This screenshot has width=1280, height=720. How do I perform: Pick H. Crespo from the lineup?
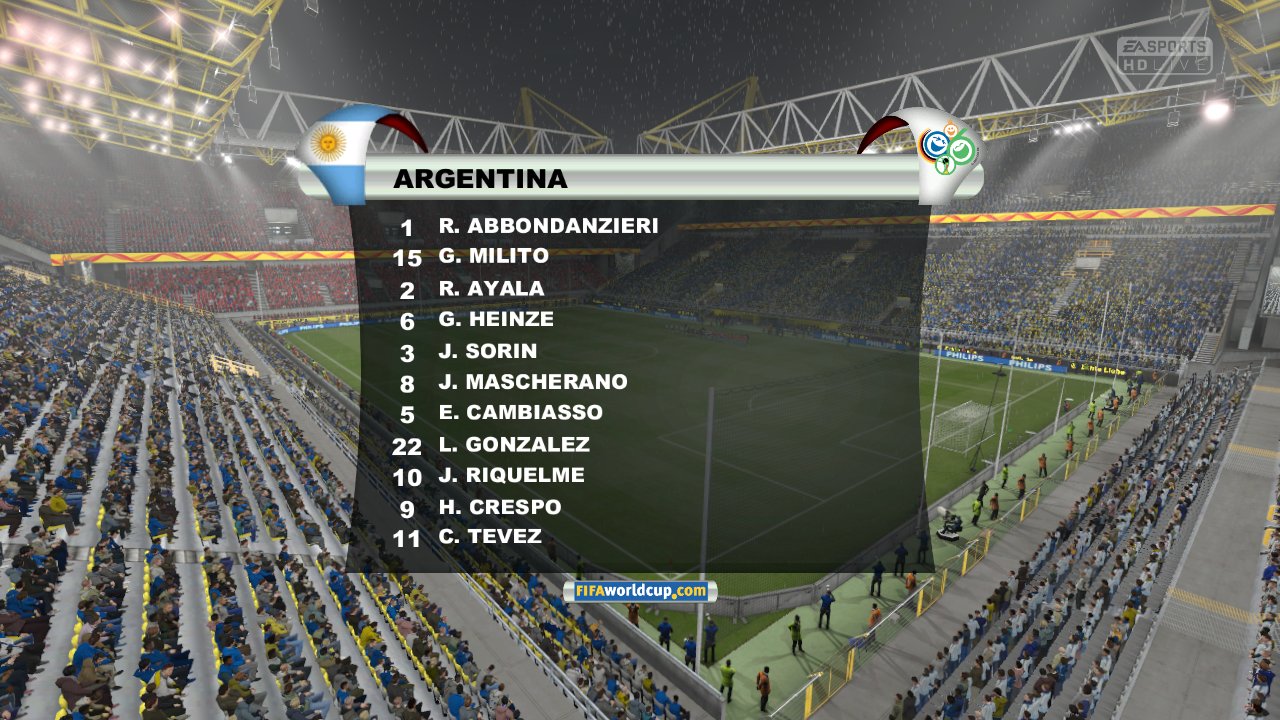(499, 507)
